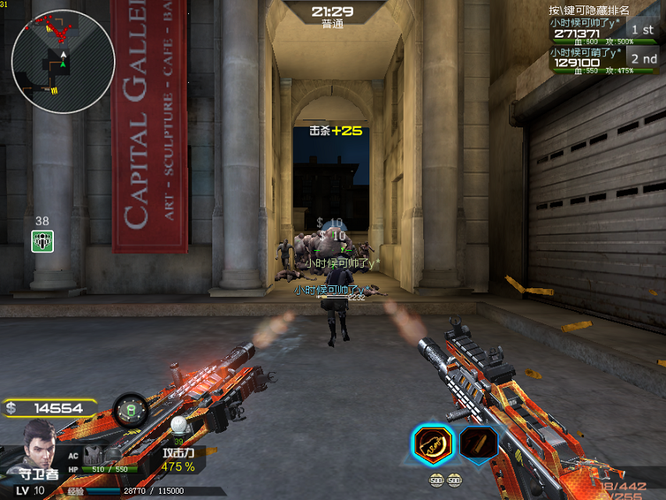Select the highlighted weapon-shop skill icon
The width and height of the screenshot is (666, 500).
pyautogui.click(x=431, y=442)
